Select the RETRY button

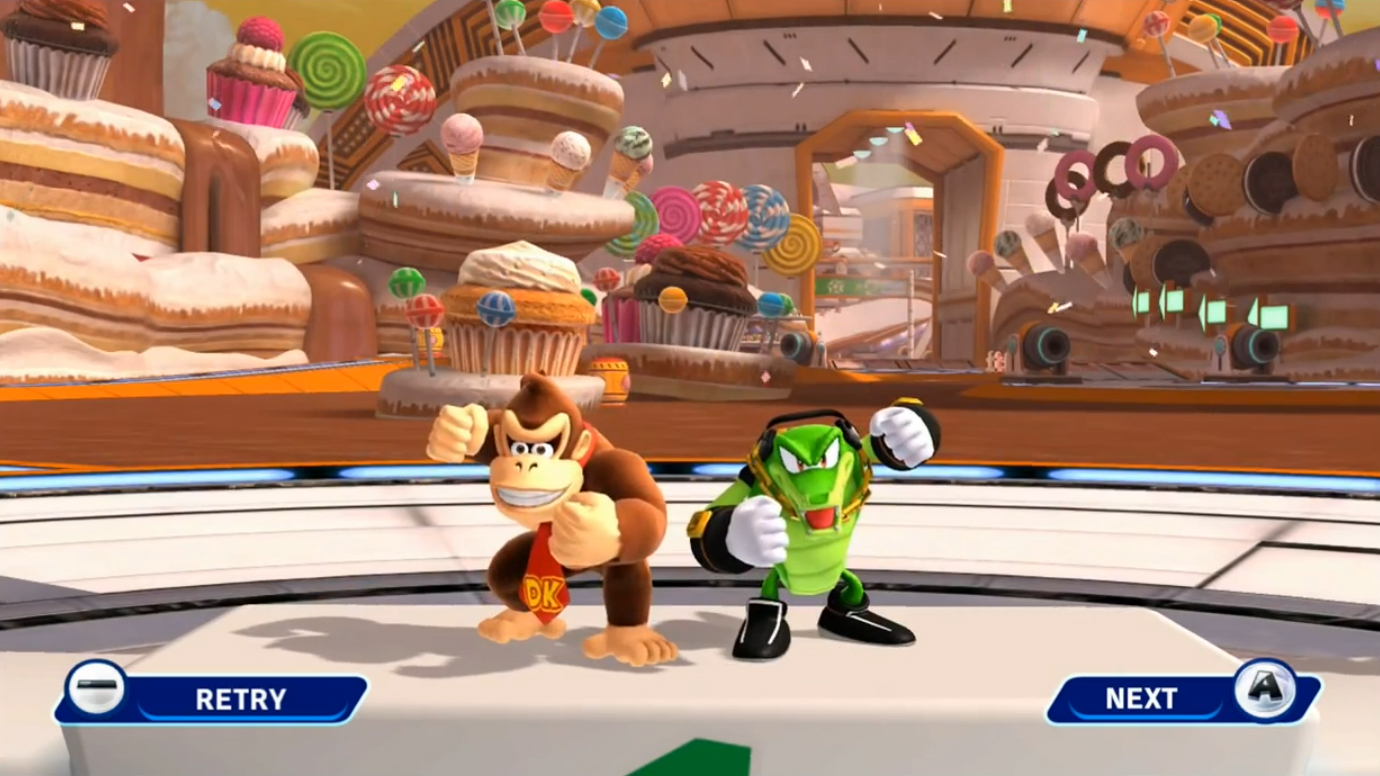[215, 698]
